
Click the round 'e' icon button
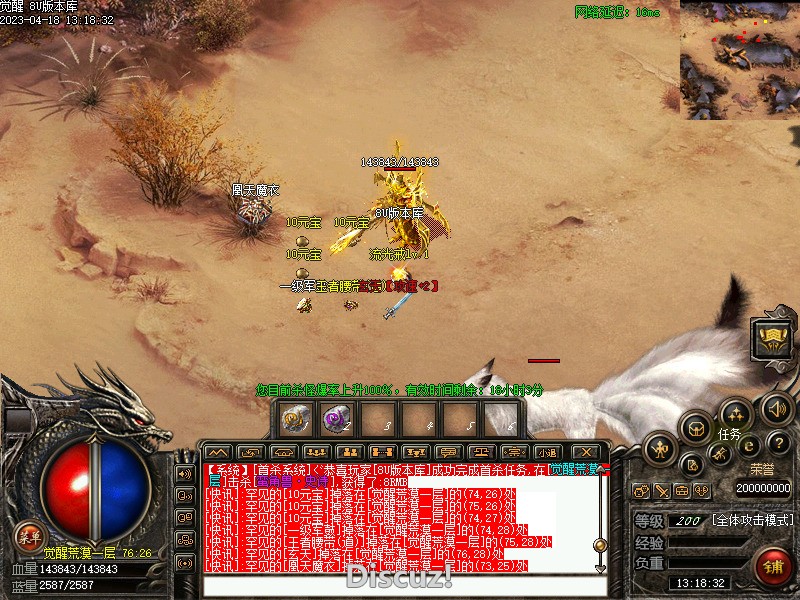(748, 447)
